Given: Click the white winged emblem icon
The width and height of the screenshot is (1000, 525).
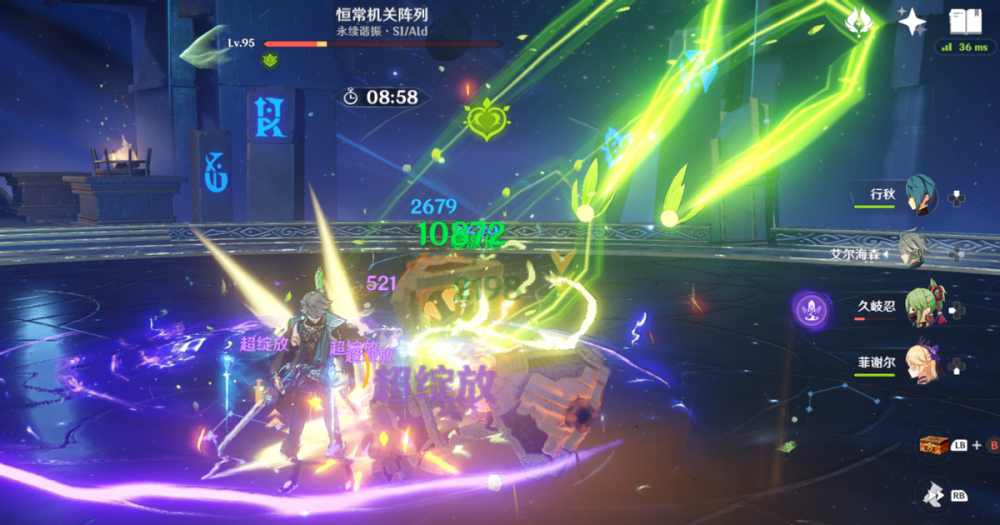Looking at the screenshot, I should tap(859, 22).
